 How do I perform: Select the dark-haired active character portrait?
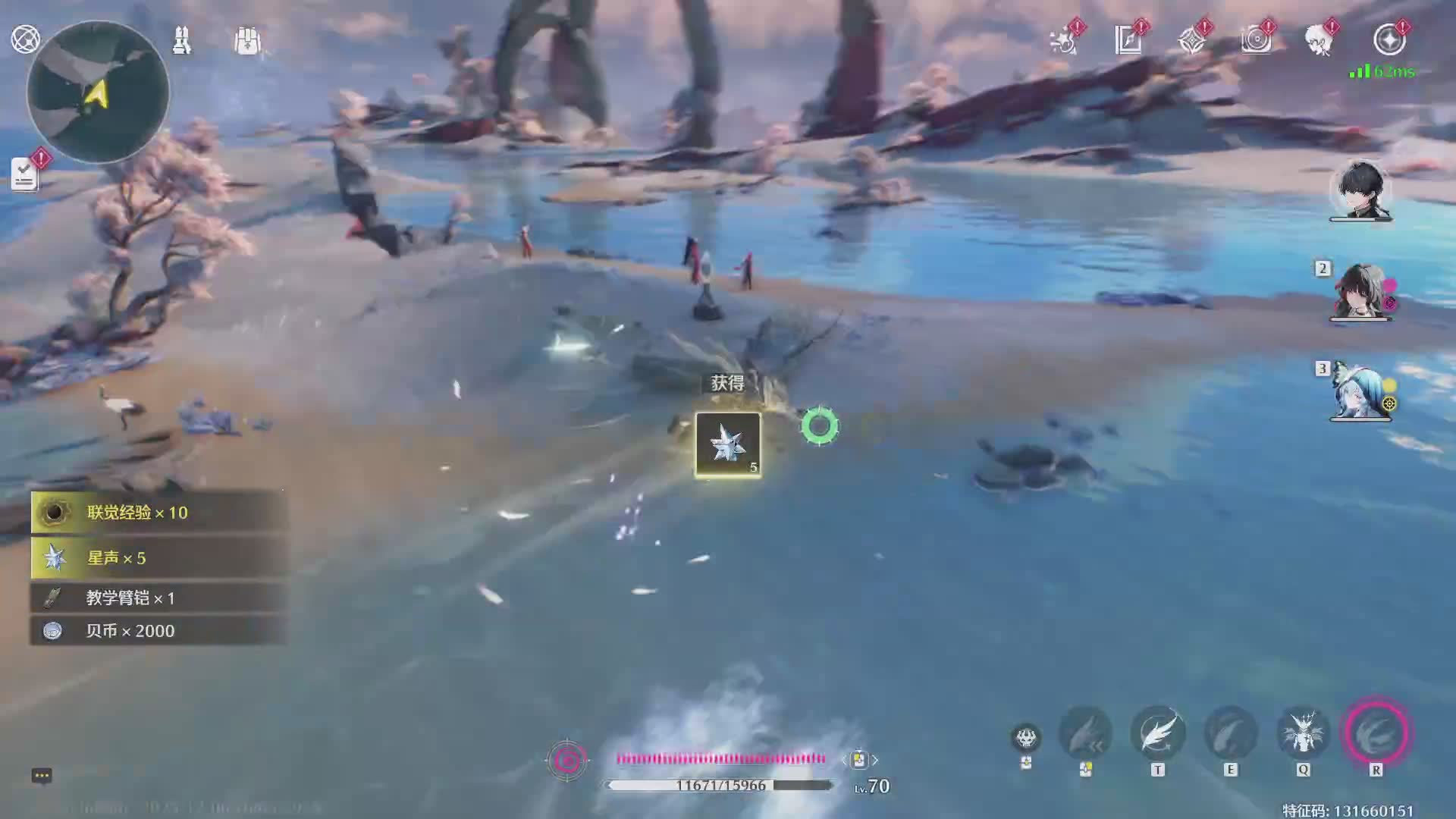(1360, 190)
